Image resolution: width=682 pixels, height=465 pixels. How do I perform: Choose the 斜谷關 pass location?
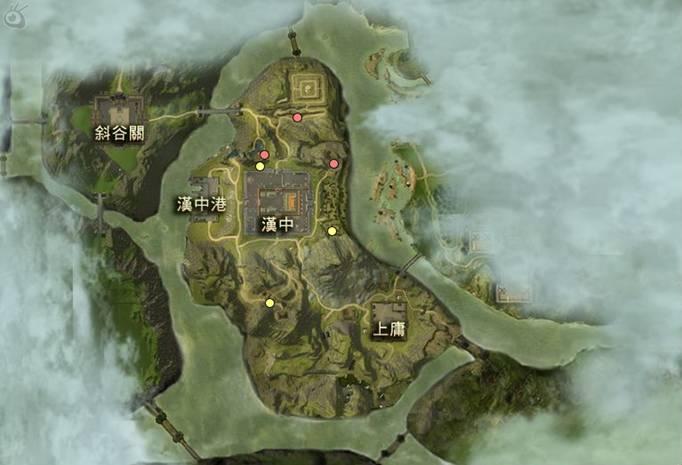coord(119,116)
